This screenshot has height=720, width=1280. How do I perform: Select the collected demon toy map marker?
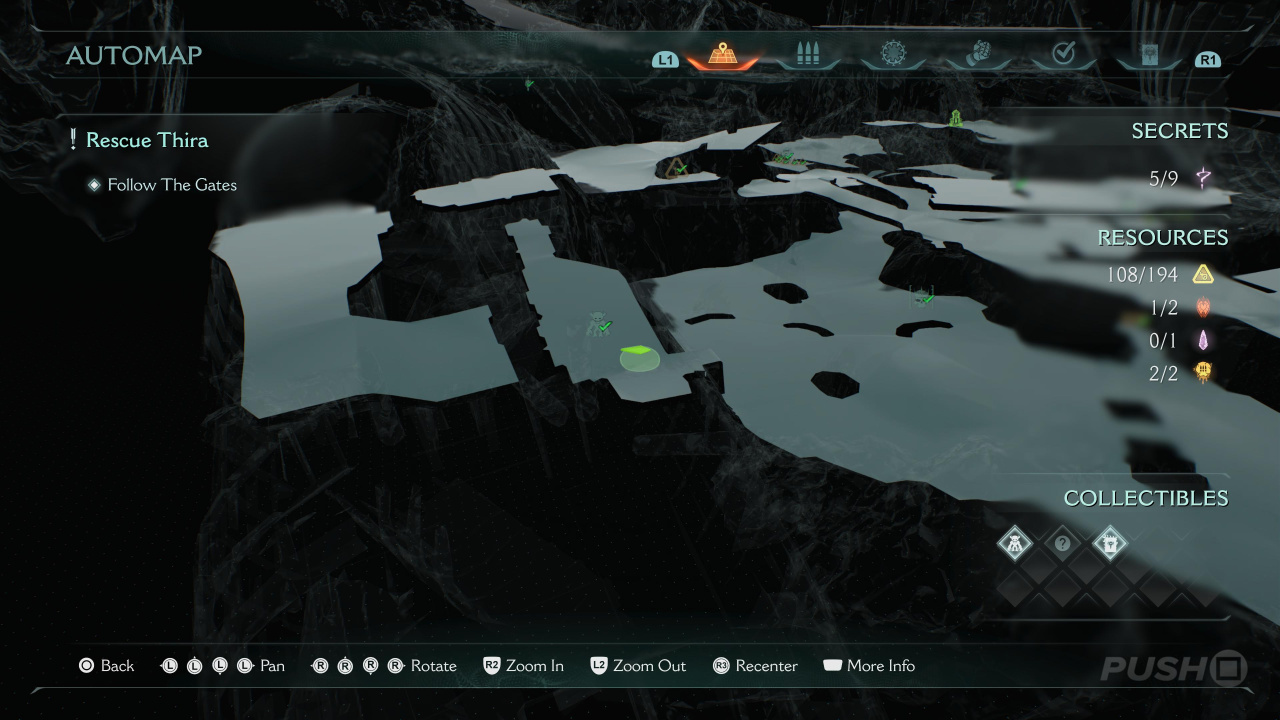600,323
